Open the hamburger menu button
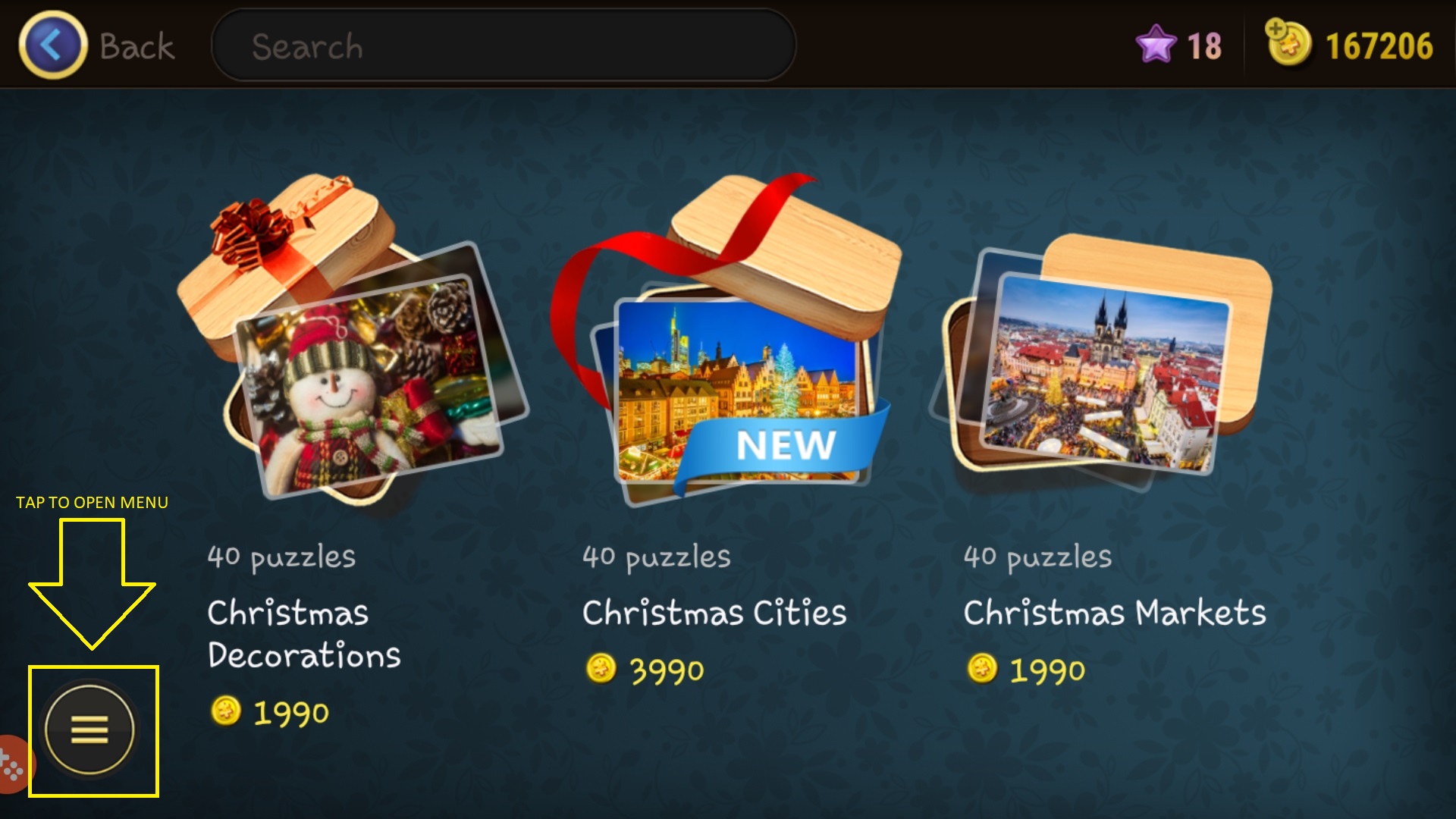The height and width of the screenshot is (819, 1456). pyautogui.click(x=90, y=730)
